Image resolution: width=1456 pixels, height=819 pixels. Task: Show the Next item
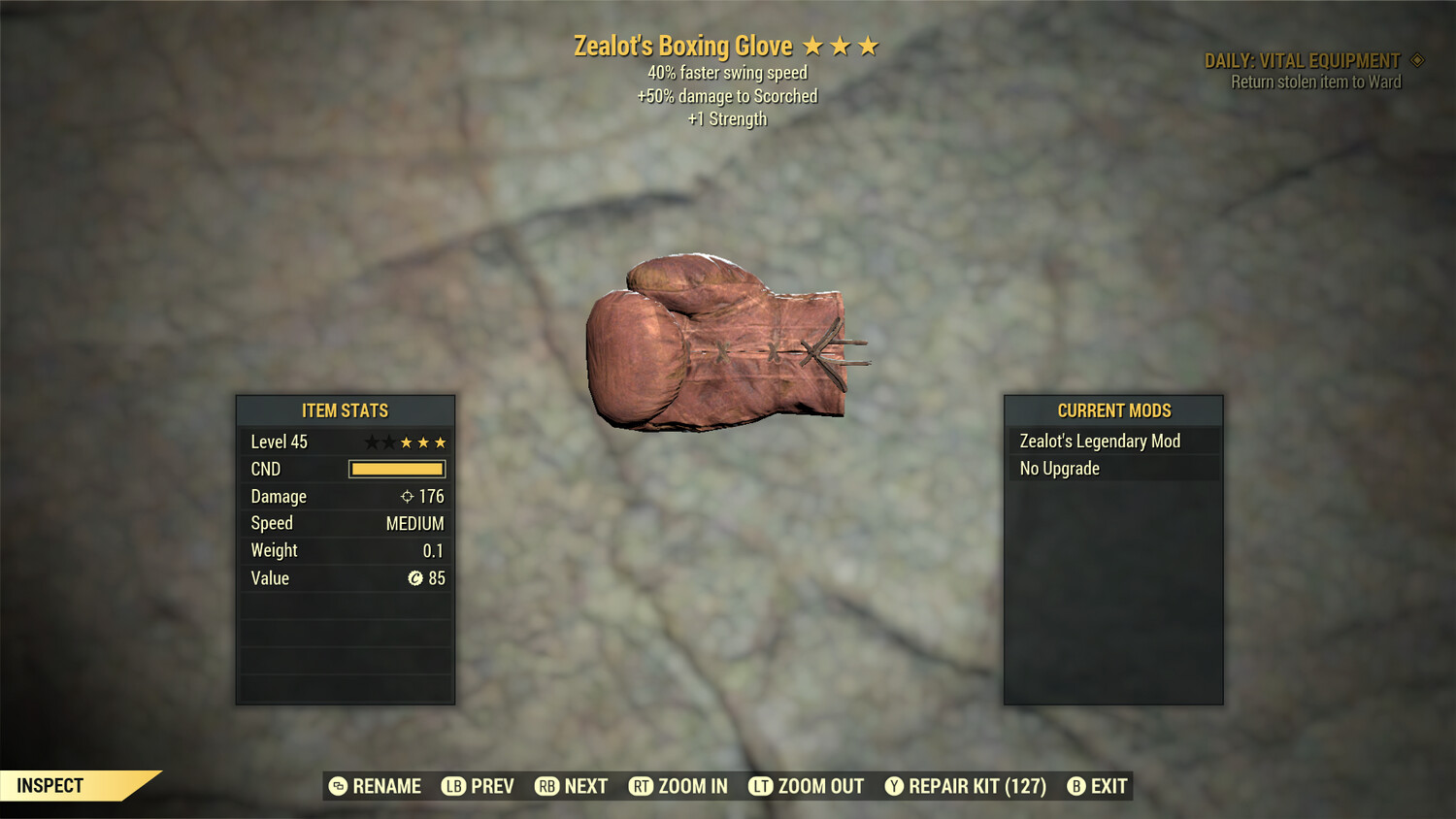(572, 786)
